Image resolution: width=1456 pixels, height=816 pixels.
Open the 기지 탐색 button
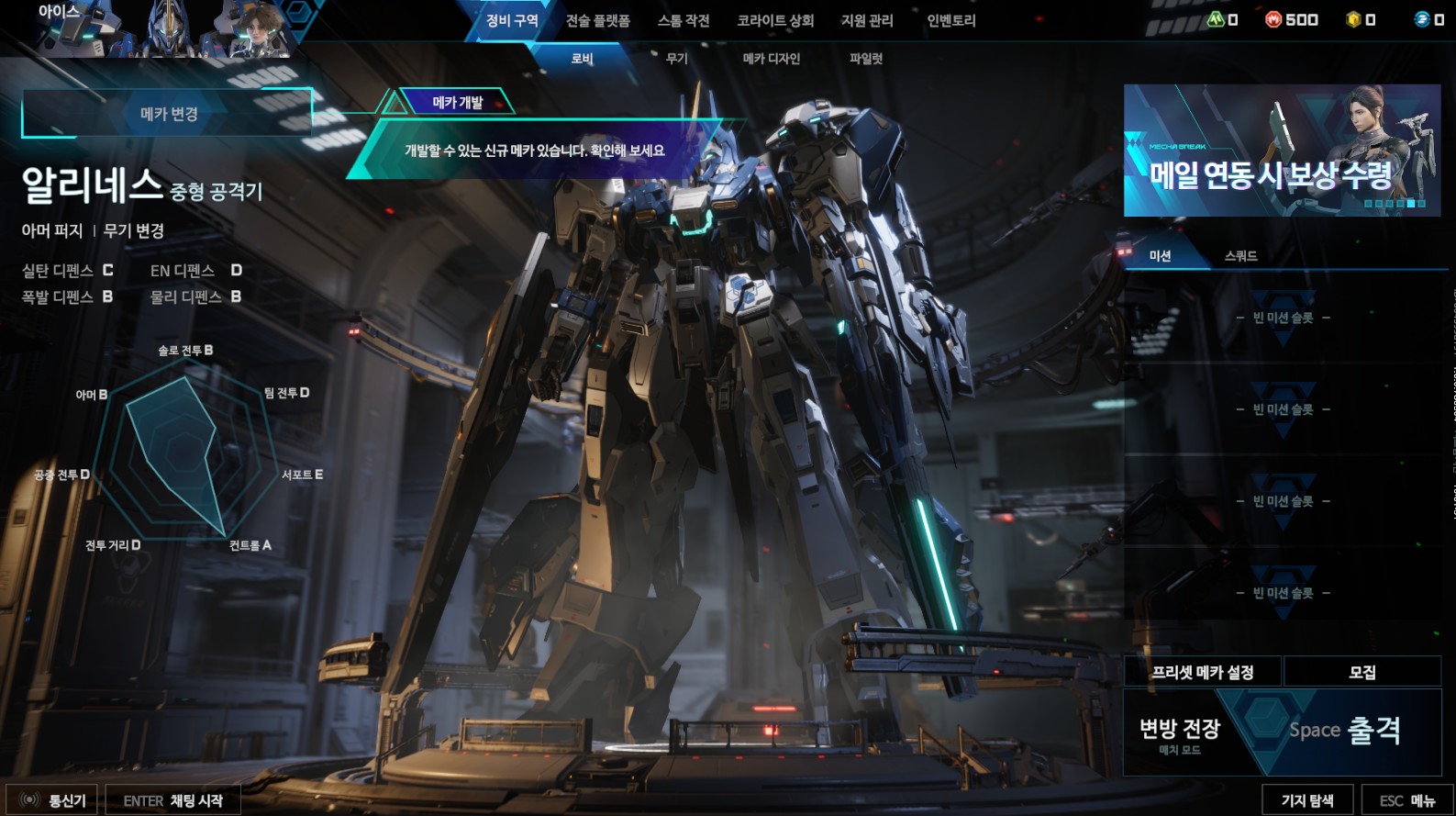tap(1307, 800)
